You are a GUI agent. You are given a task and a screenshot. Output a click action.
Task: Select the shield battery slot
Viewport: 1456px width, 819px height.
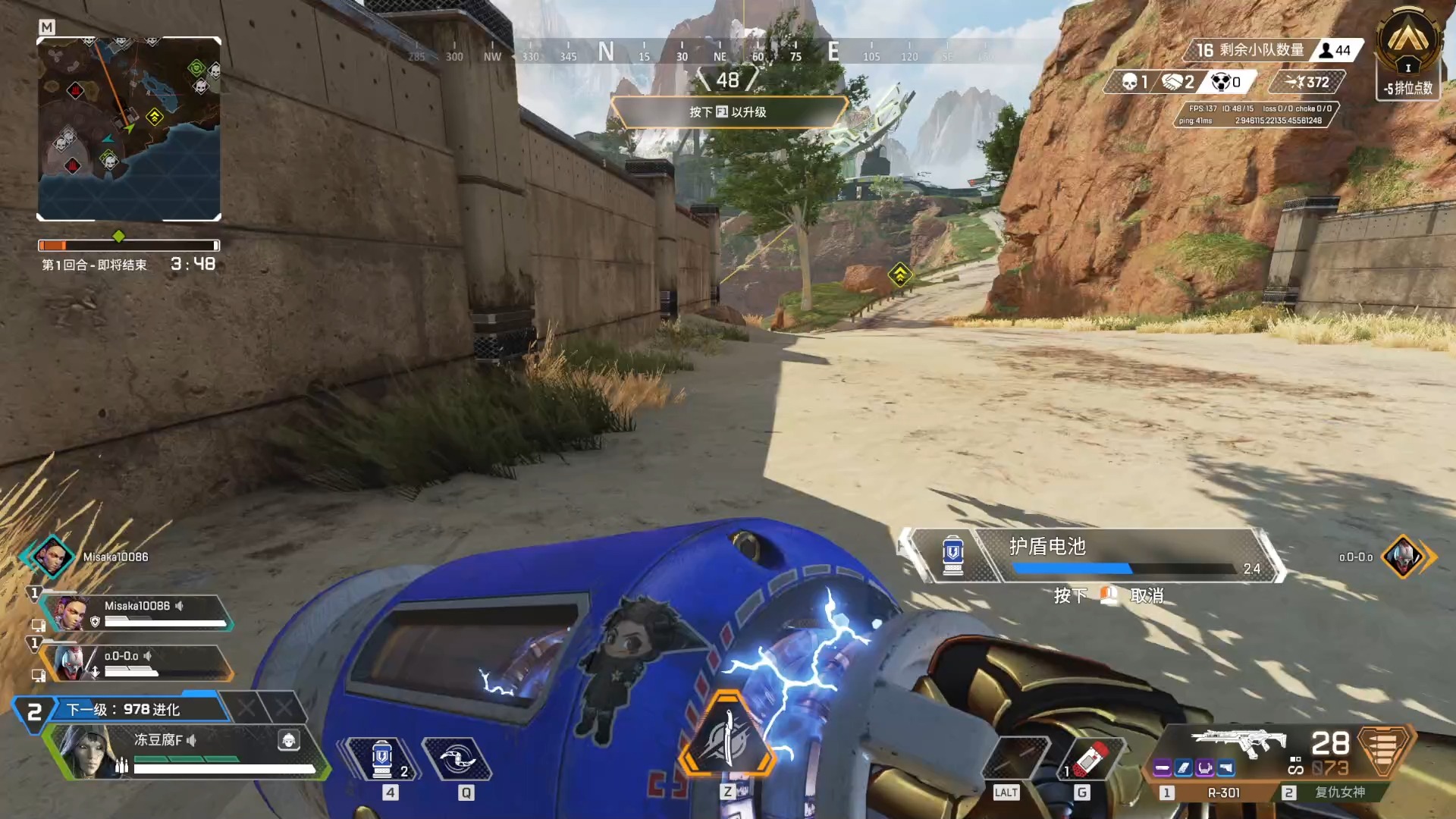(383, 758)
